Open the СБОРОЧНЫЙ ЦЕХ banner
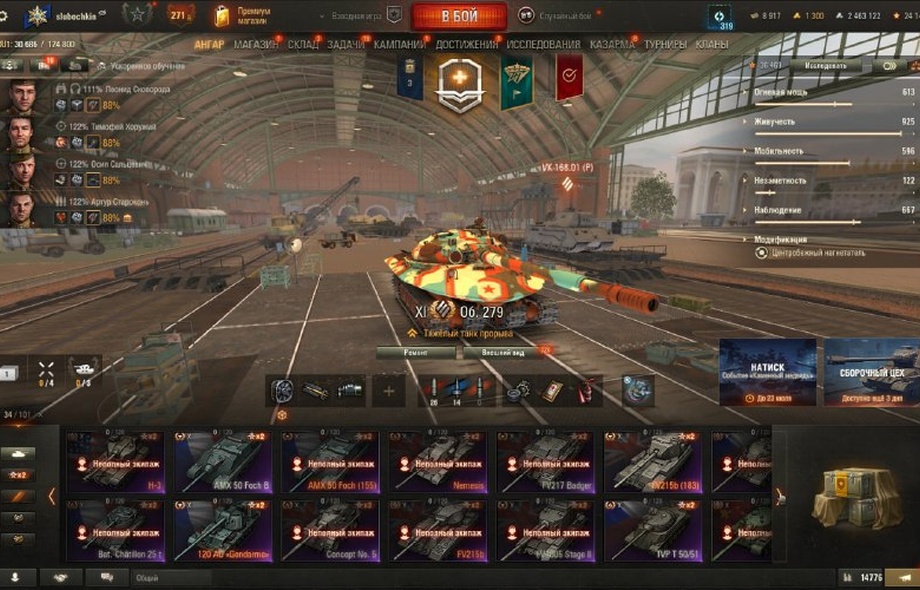This screenshot has width=920, height=590. tap(871, 372)
